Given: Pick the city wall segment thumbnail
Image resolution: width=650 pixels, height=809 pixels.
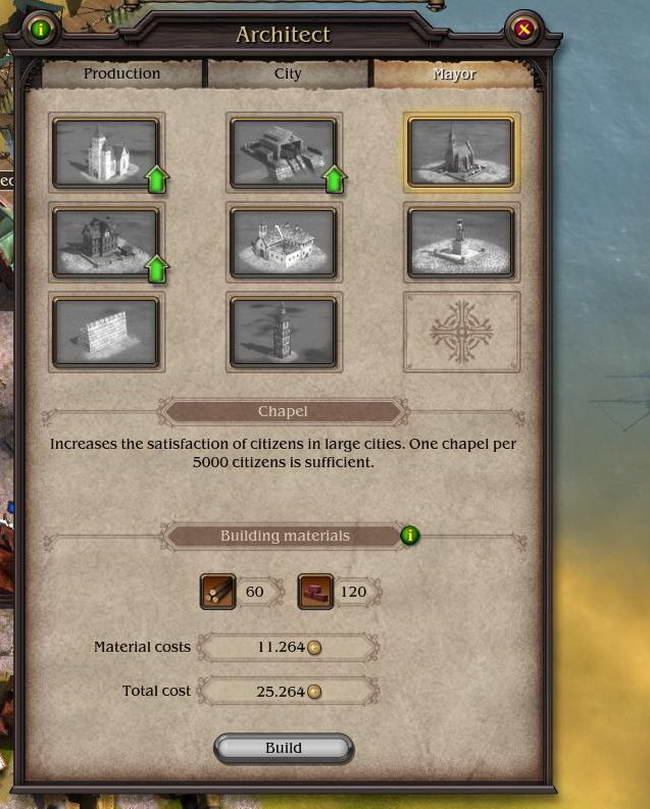Looking at the screenshot, I should (106, 332).
